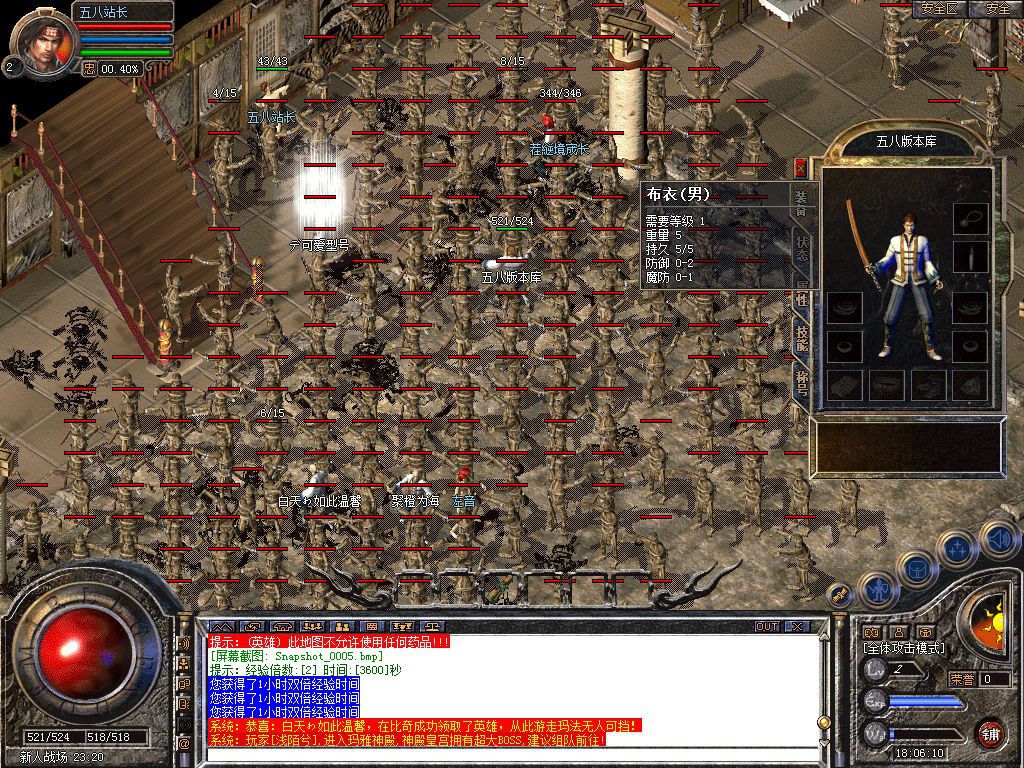Select the equipped necklace slot
The width and height of the screenshot is (1024, 768).
969,218
